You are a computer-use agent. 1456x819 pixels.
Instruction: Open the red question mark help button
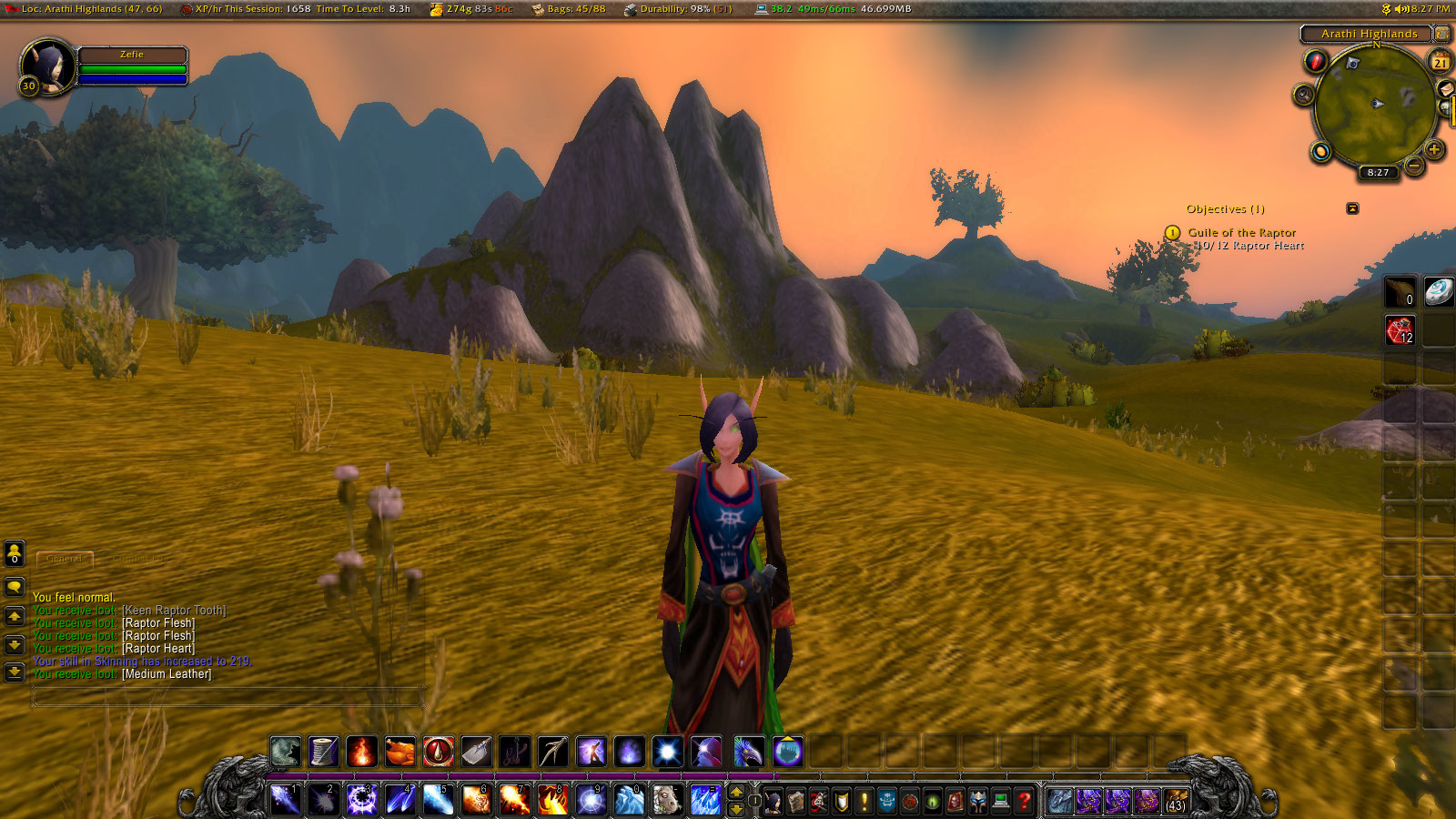pyautogui.click(x=1024, y=801)
